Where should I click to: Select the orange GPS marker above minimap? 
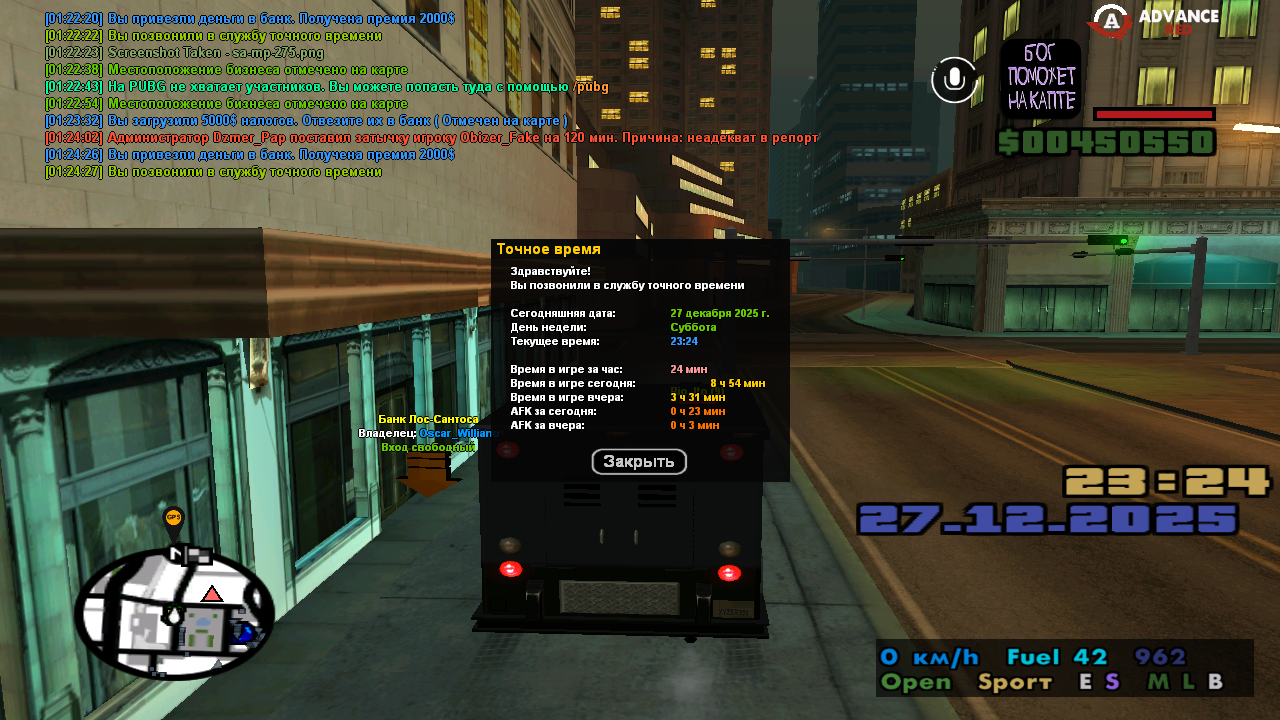coord(173,519)
